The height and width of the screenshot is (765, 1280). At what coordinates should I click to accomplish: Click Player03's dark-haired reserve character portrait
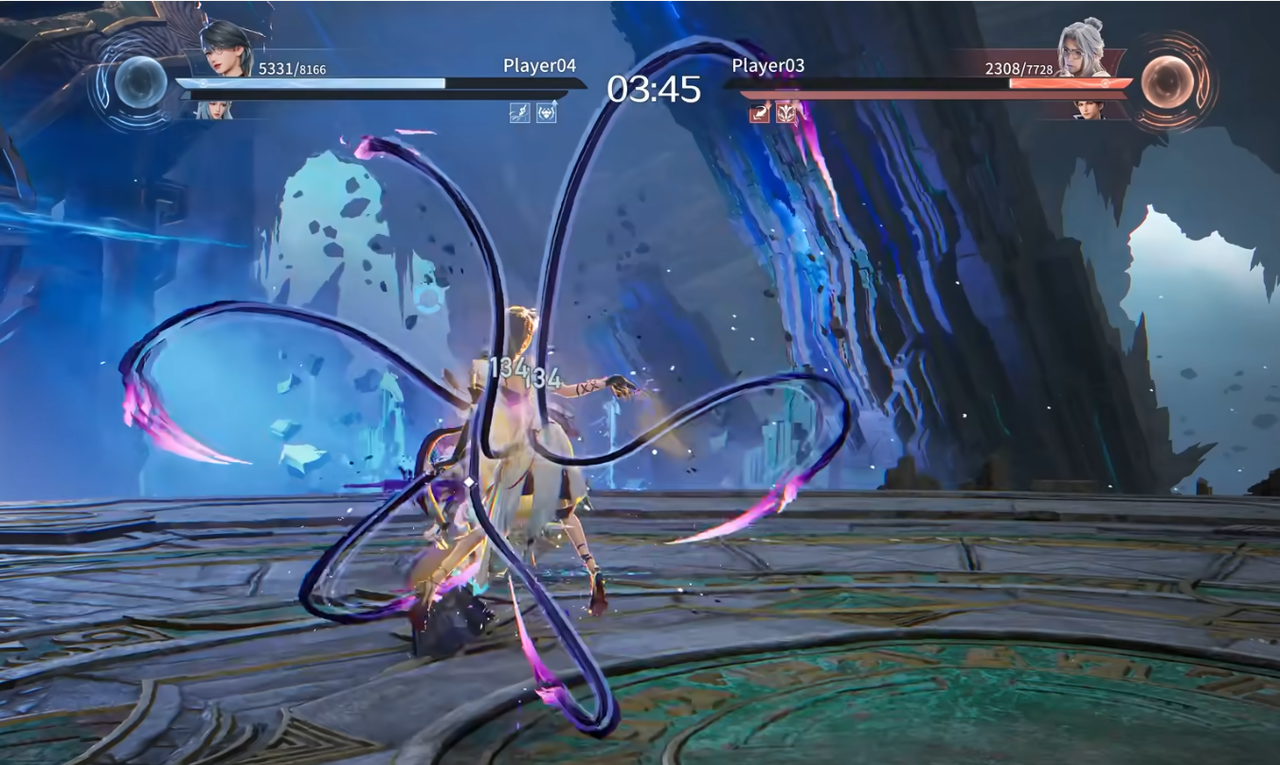click(x=1090, y=109)
